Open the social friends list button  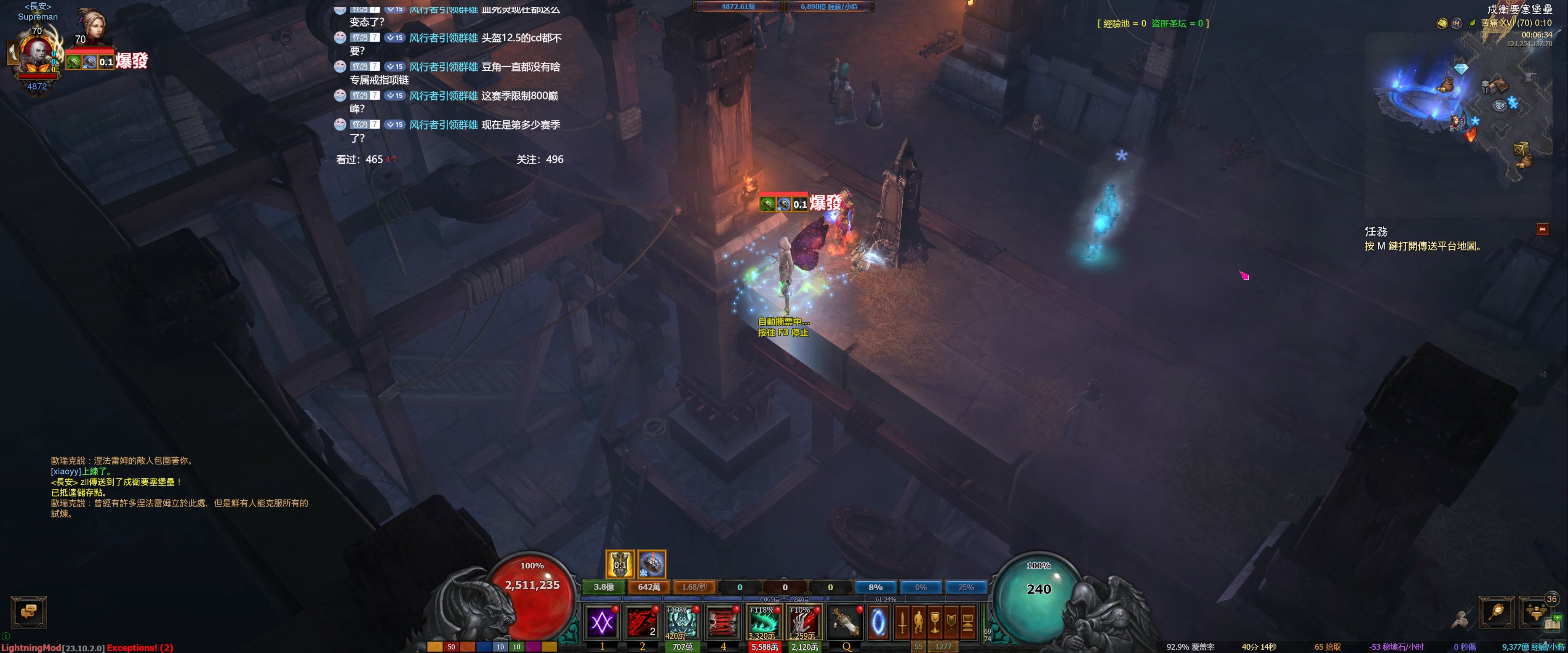tap(1536, 612)
